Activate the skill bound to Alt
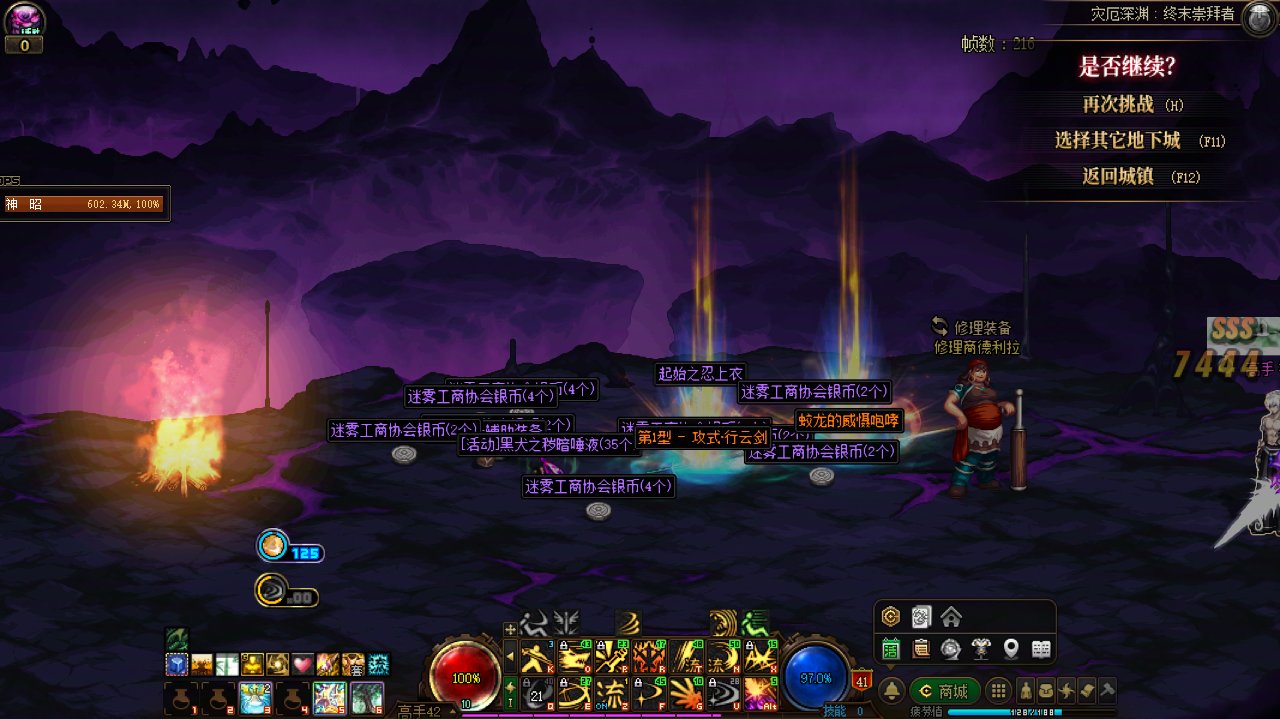The width and height of the screenshot is (1280, 719). click(x=761, y=692)
